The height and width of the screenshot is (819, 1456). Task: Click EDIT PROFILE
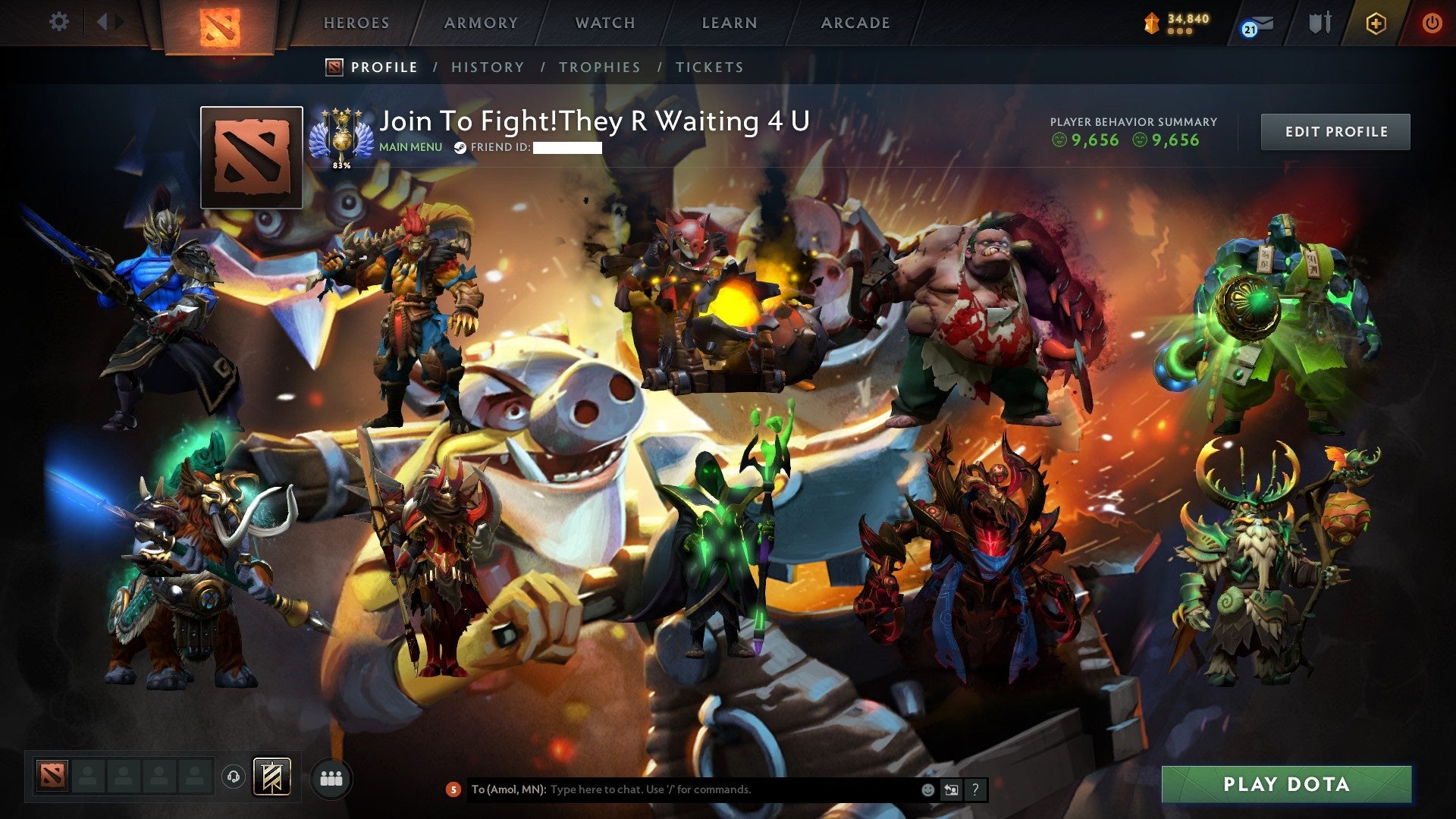pos(1335,131)
